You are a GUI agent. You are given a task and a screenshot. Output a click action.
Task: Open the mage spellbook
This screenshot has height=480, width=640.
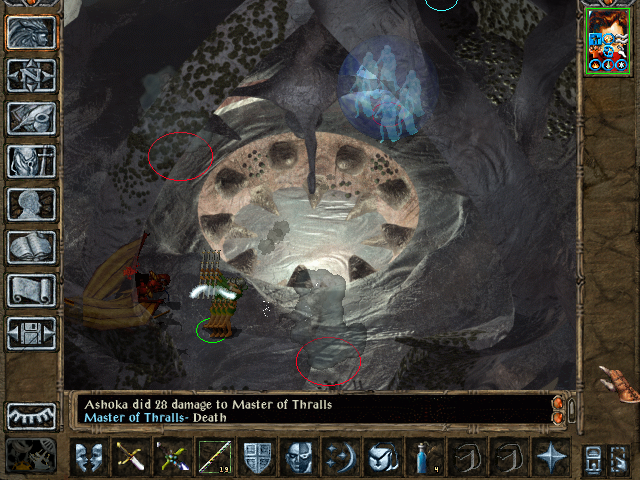31,247
